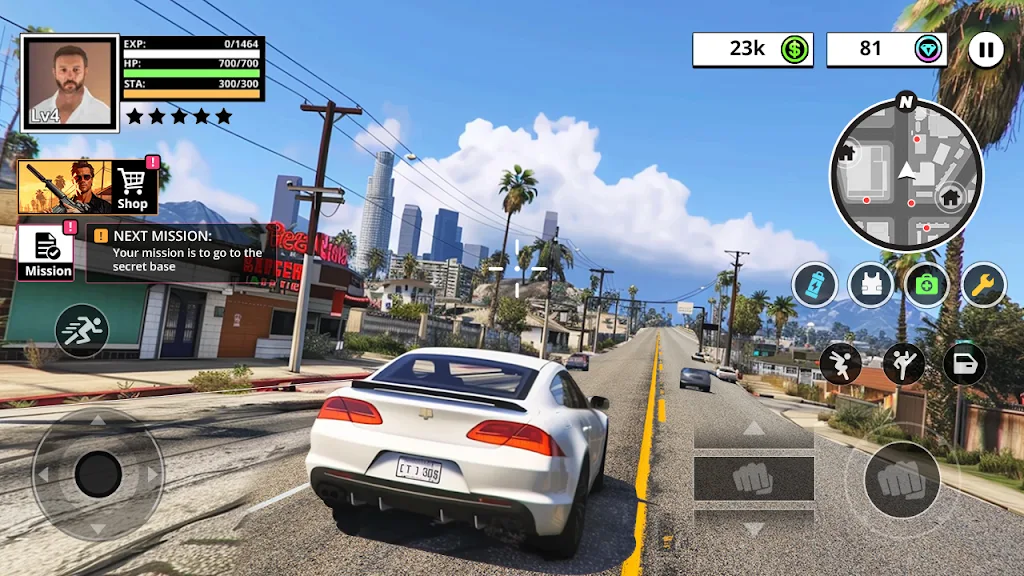Viewport: 1024px width, 576px height.
Task: Use the green medkit item
Action: 927,285
